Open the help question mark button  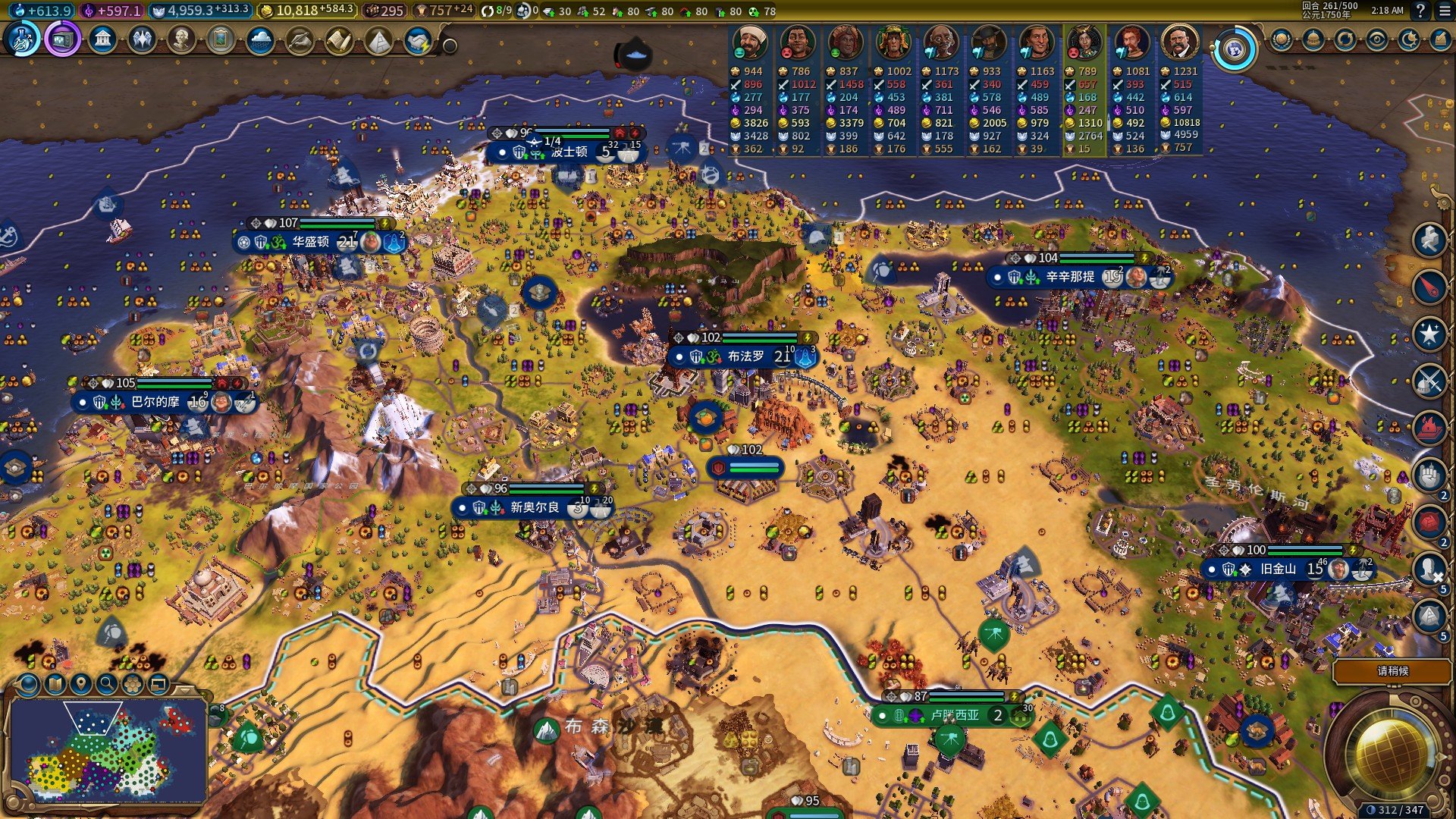pos(1420,11)
